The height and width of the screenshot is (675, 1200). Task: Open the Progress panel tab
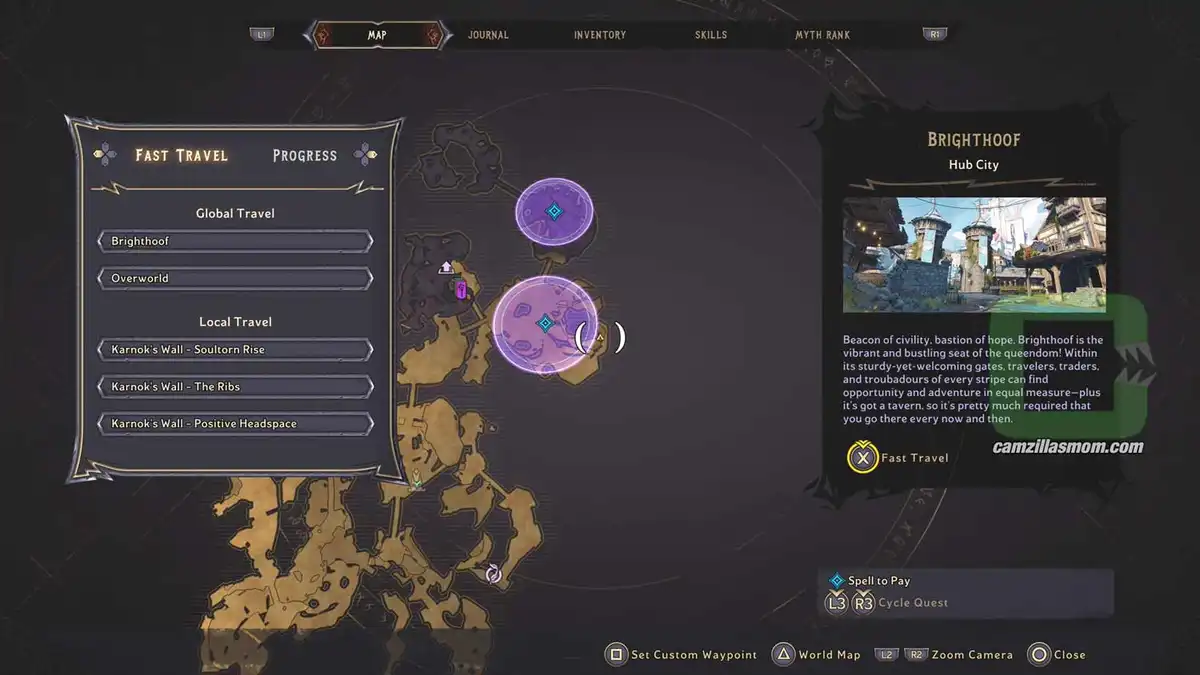[305, 155]
